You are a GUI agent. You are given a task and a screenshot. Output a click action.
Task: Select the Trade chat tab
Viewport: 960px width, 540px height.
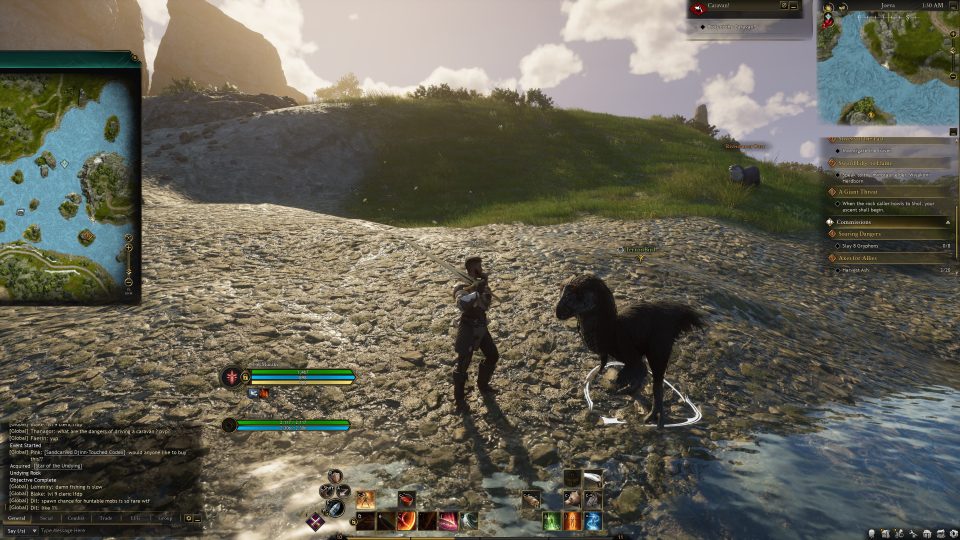point(105,518)
